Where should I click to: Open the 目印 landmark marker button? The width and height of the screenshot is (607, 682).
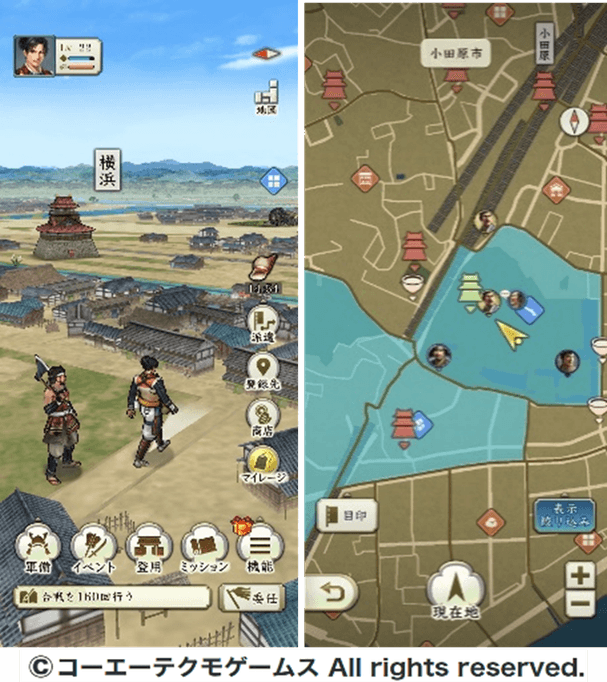coord(348,517)
